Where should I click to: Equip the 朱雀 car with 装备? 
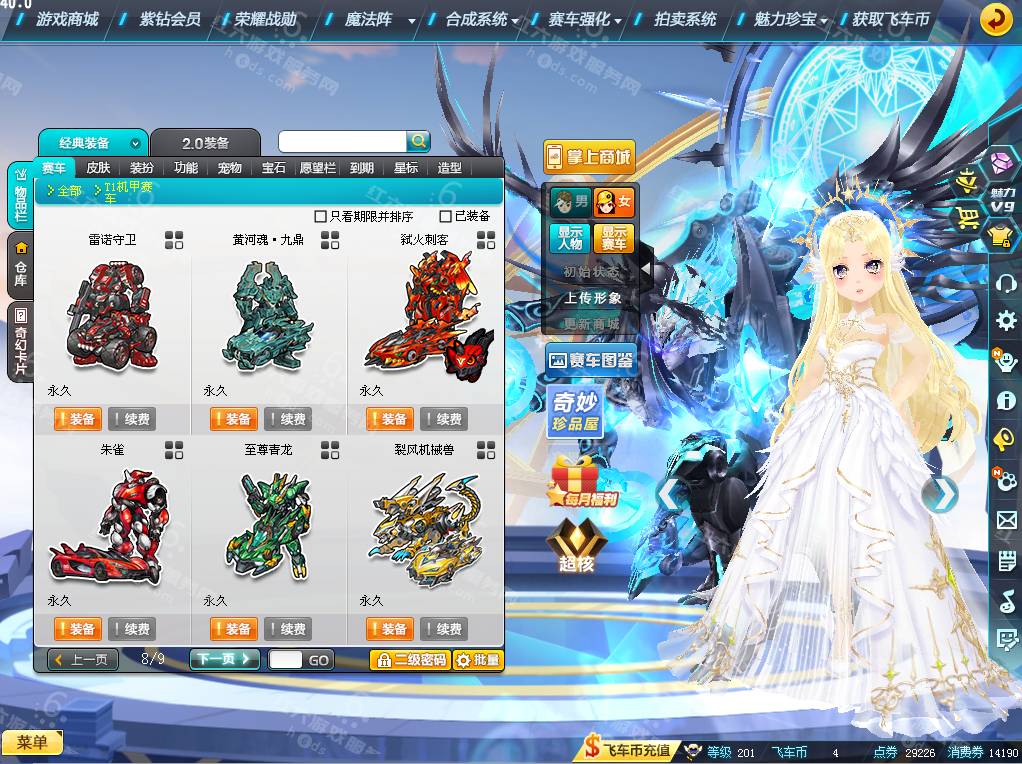click(76, 629)
